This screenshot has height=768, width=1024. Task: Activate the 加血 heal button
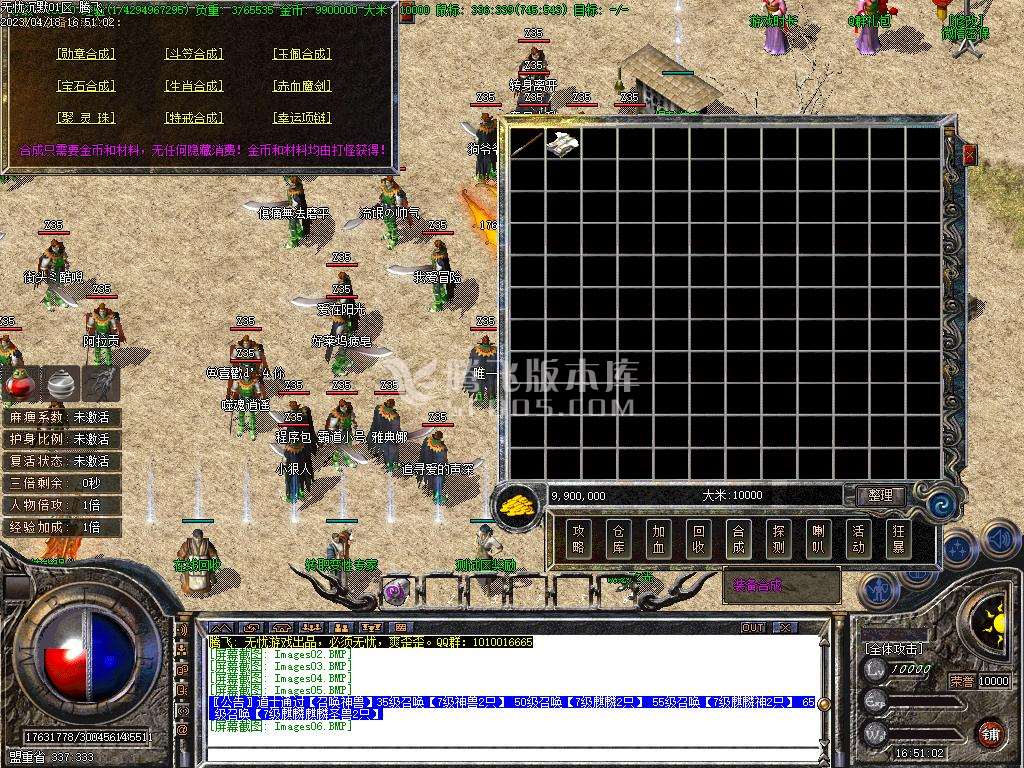pos(658,540)
